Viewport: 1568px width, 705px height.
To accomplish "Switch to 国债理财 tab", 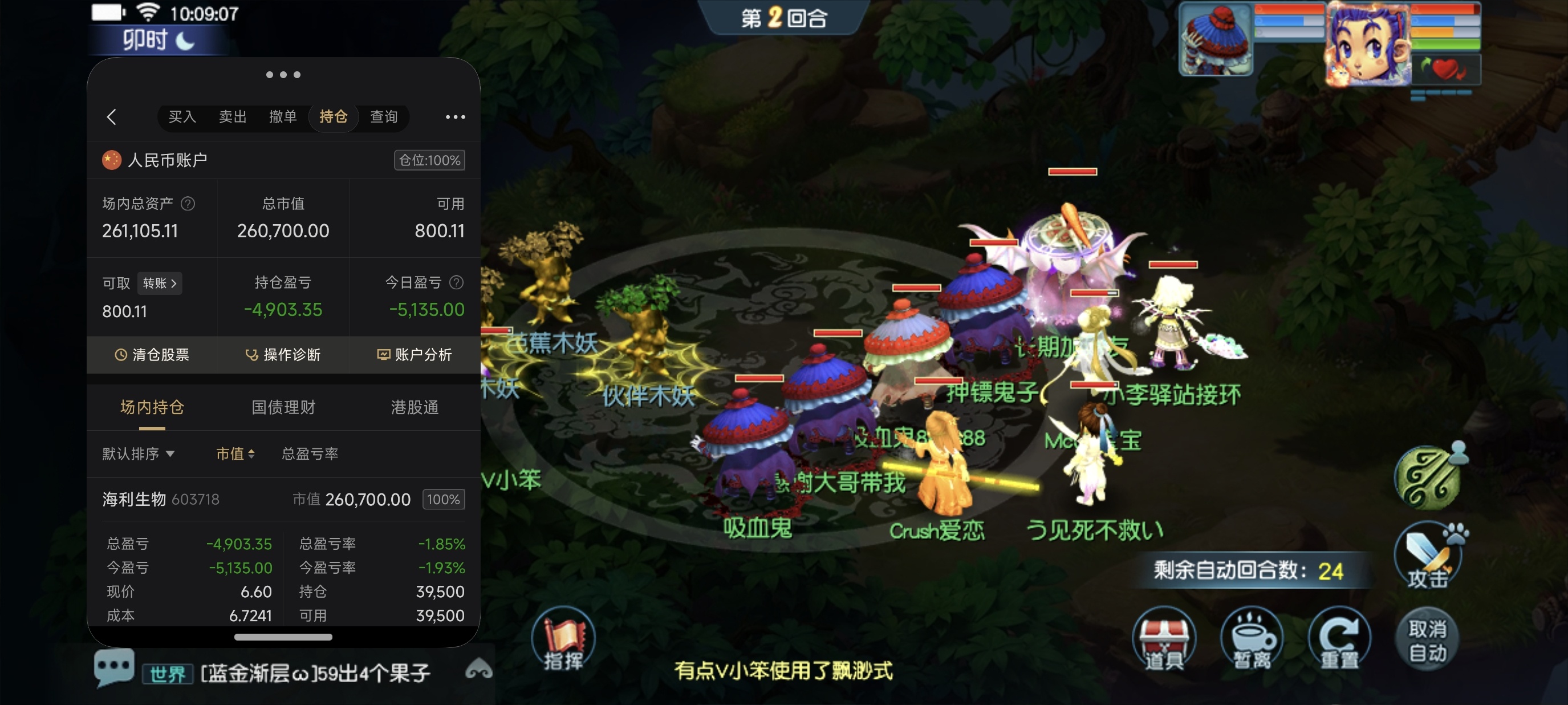I will pyautogui.click(x=283, y=407).
